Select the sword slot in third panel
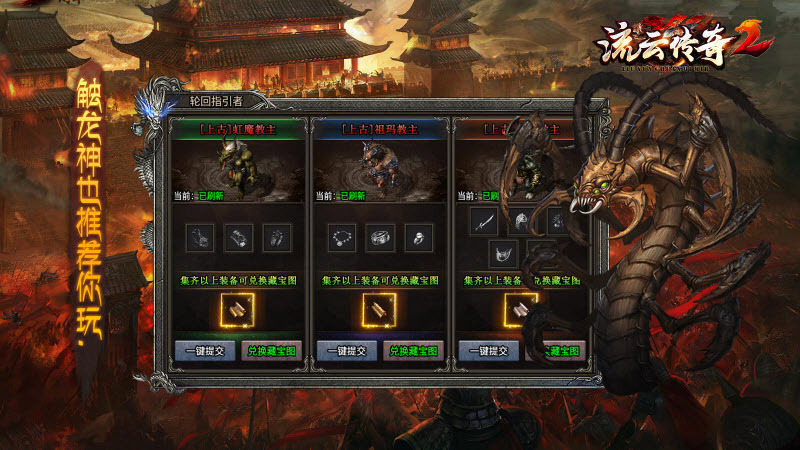 (484, 222)
